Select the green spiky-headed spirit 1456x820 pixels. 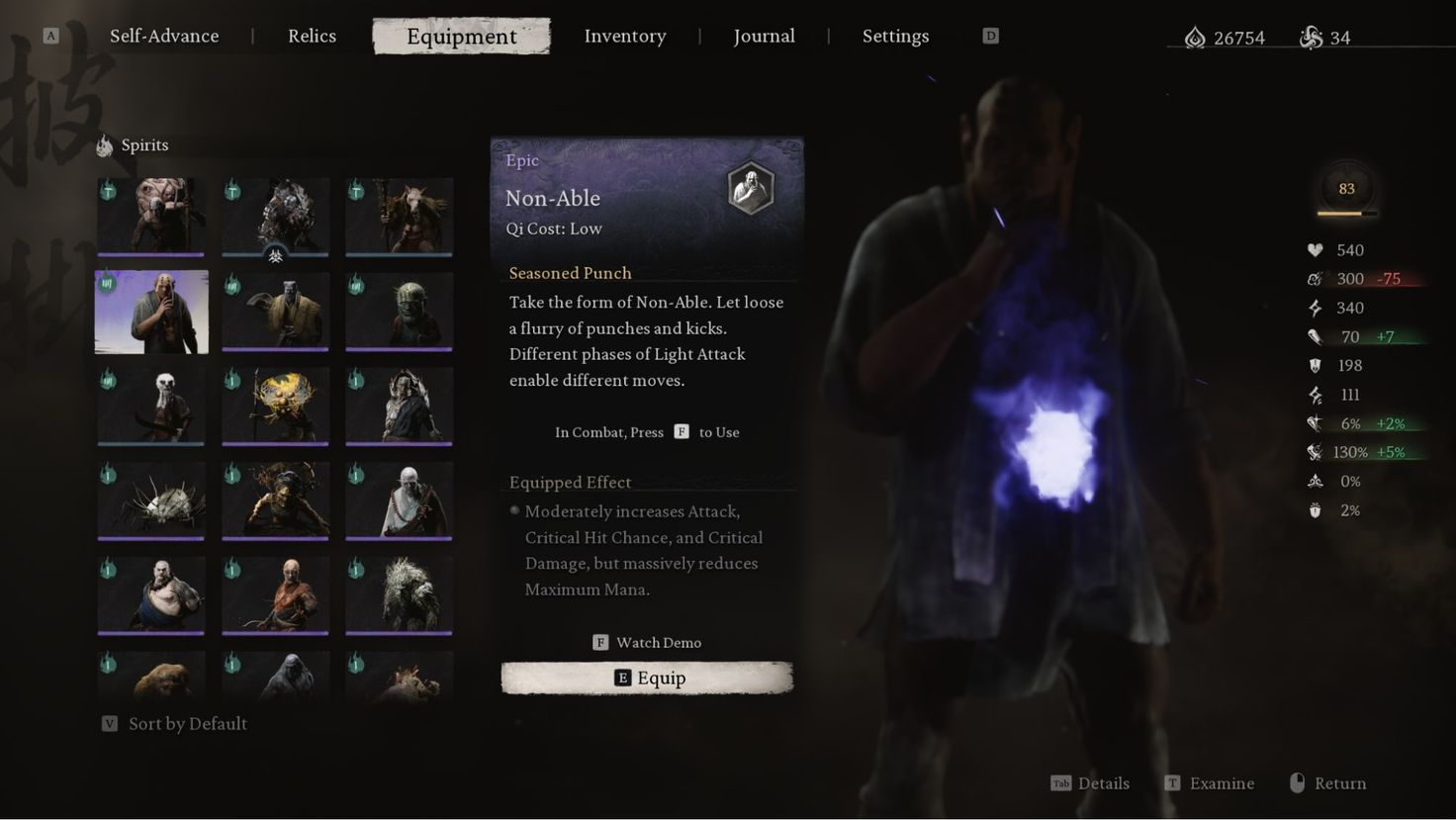tap(400, 312)
